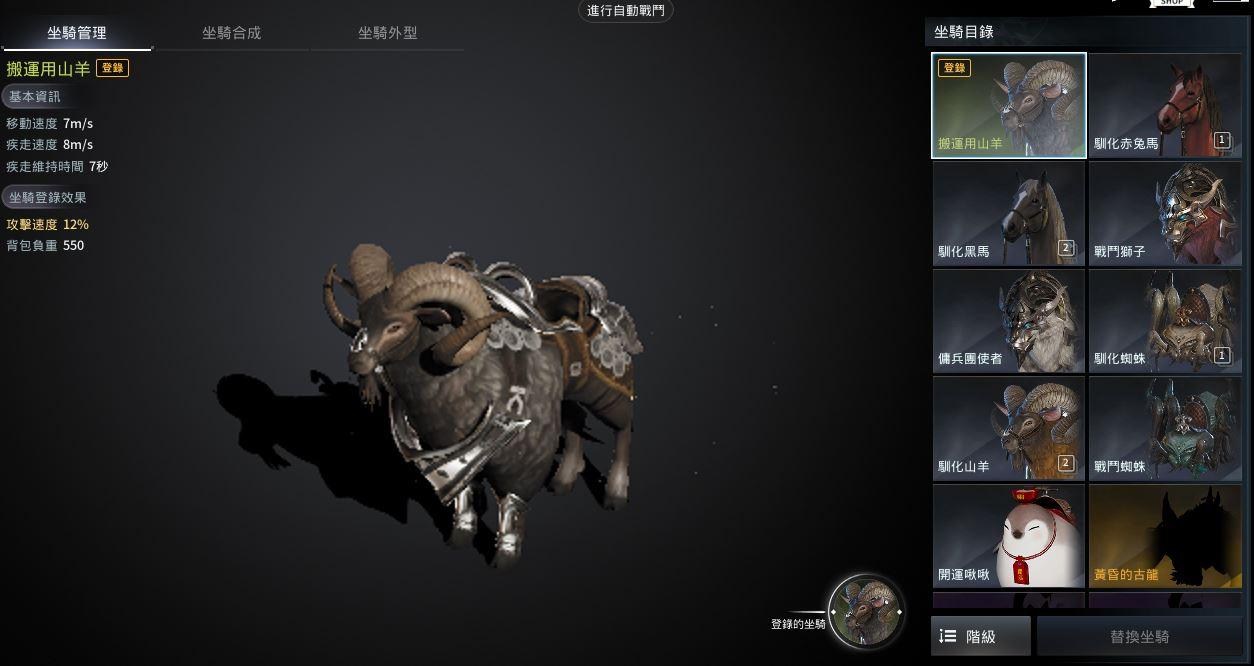Select the 搬運用山羊 mount tile
This screenshot has height=666, width=1254.
tap(1009, 106)
